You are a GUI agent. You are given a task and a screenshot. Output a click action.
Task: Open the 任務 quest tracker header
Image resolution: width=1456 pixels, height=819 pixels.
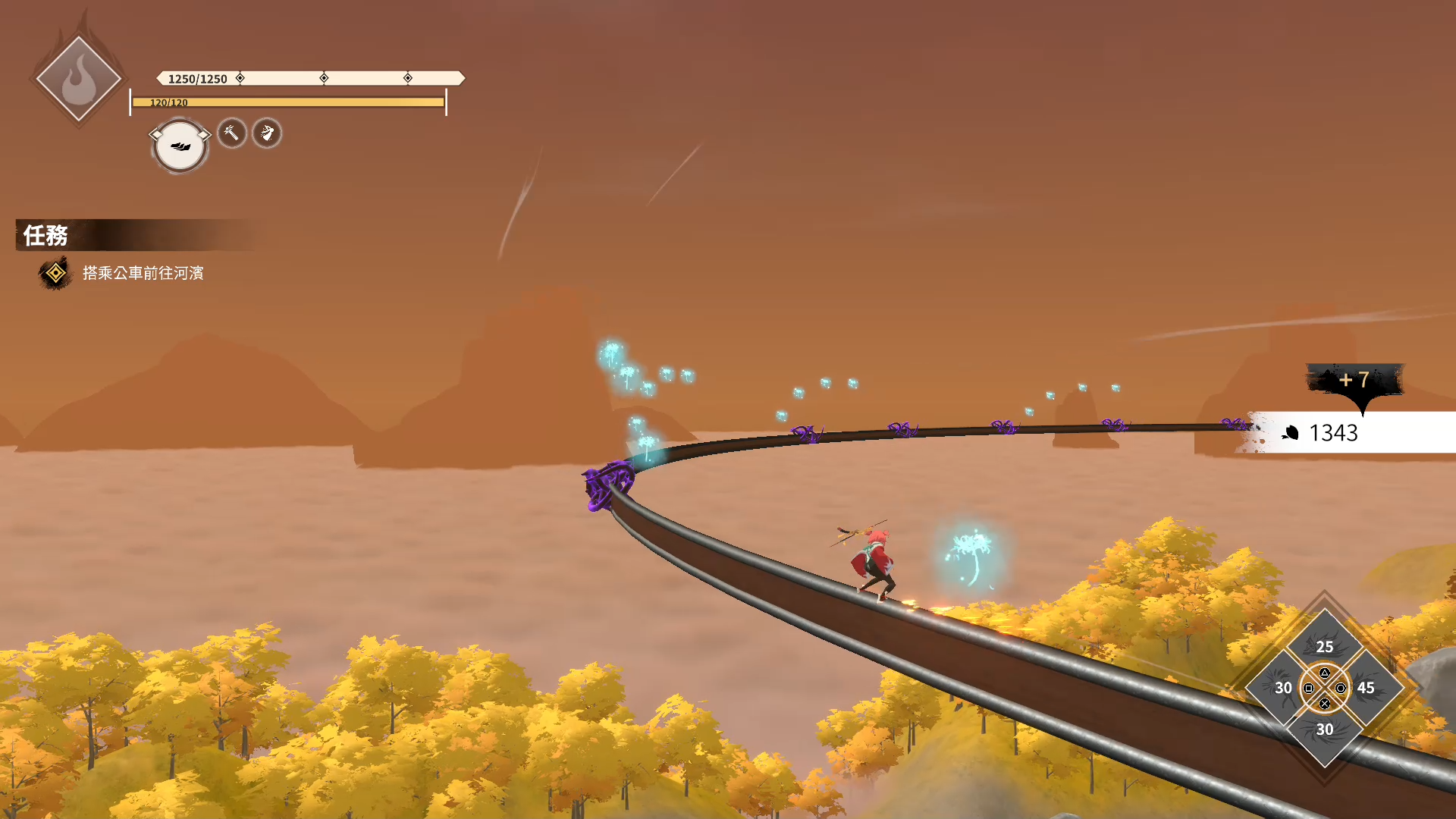[45, 235]
